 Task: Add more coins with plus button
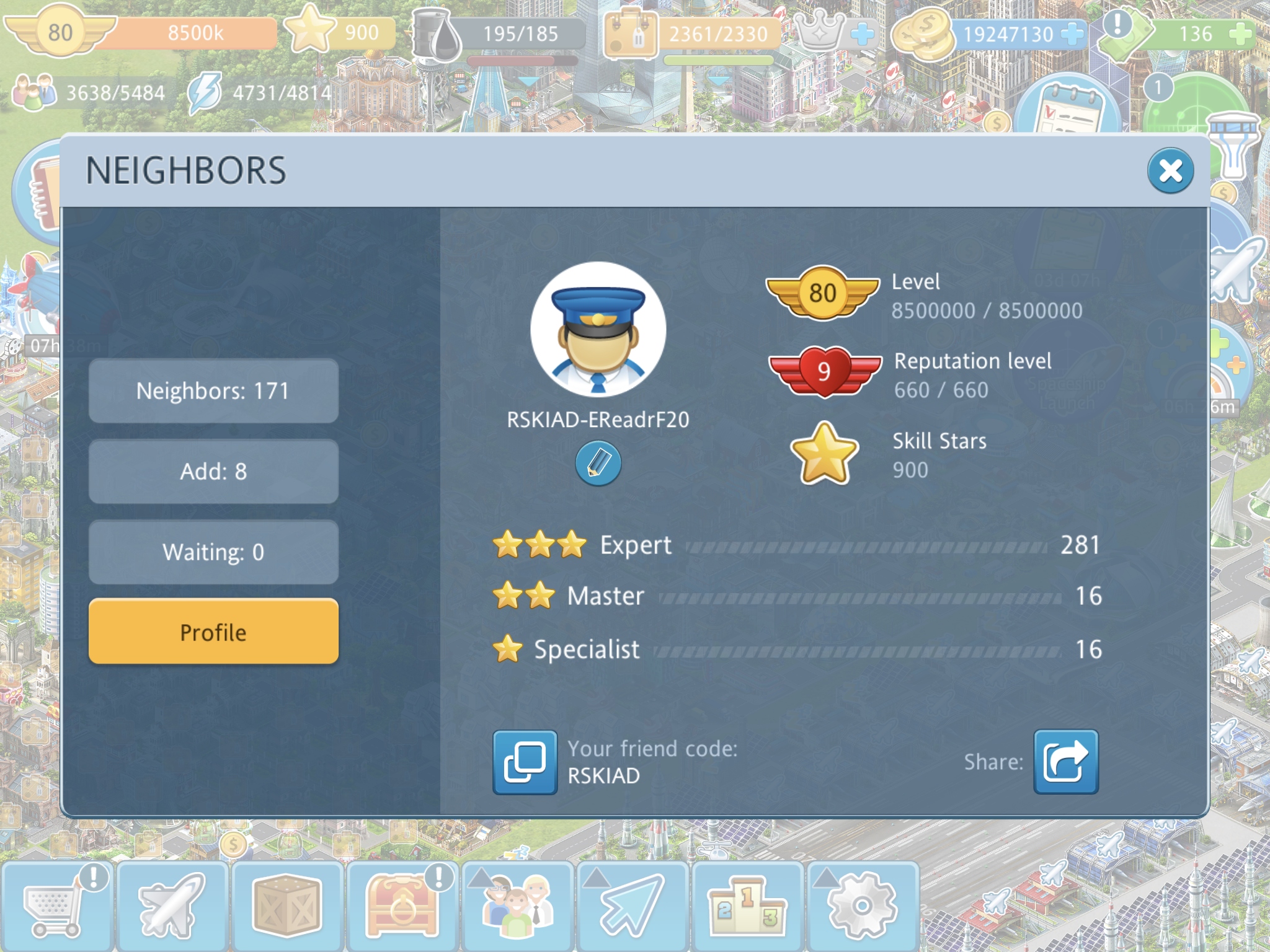tap(1072, 34)
